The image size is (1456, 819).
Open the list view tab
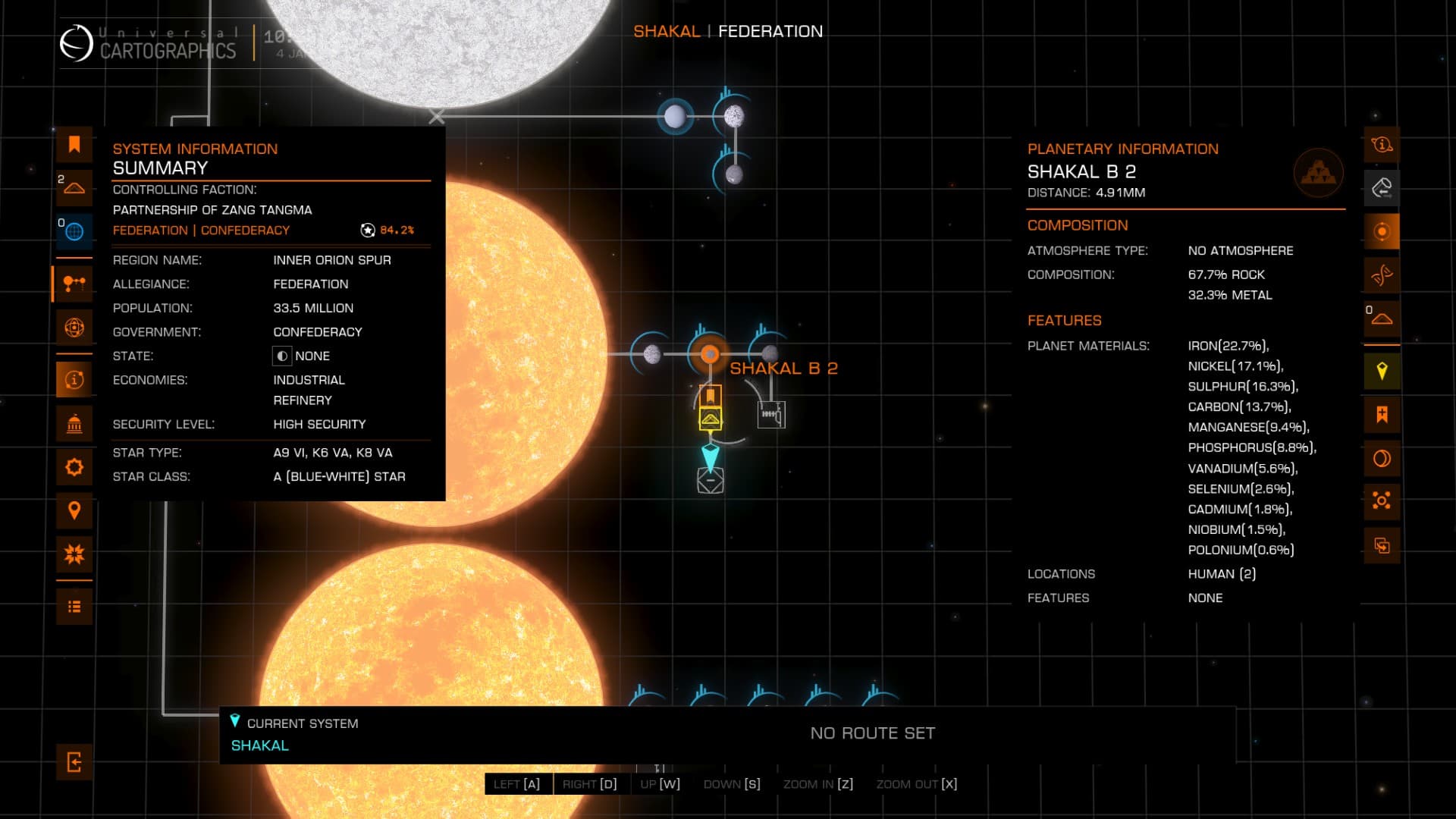74,607
